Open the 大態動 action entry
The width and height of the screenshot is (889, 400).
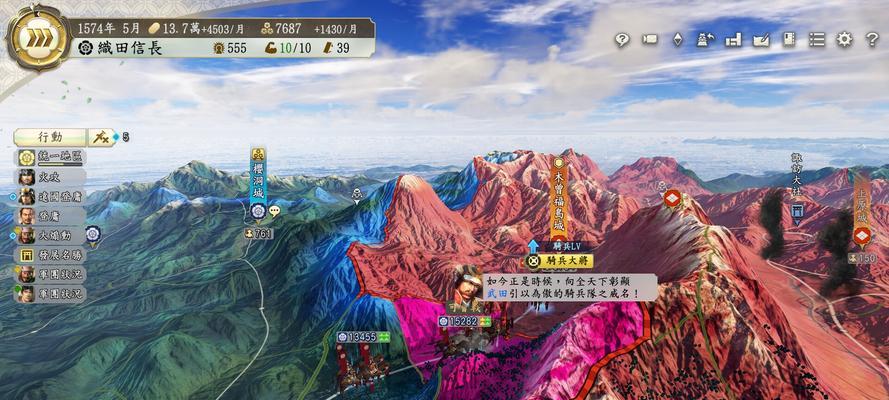tap(53, 235)
